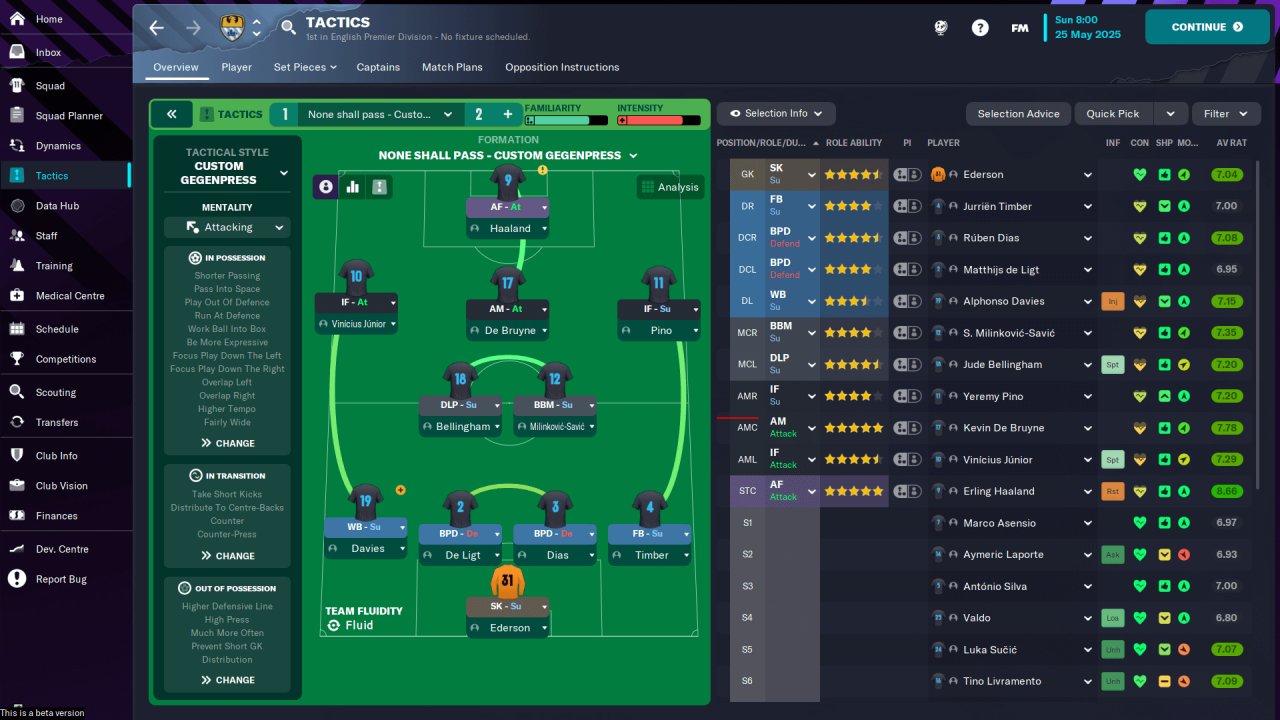Open the Analysis view on the pitch
Screen dimensions: 1280x720
671,187
